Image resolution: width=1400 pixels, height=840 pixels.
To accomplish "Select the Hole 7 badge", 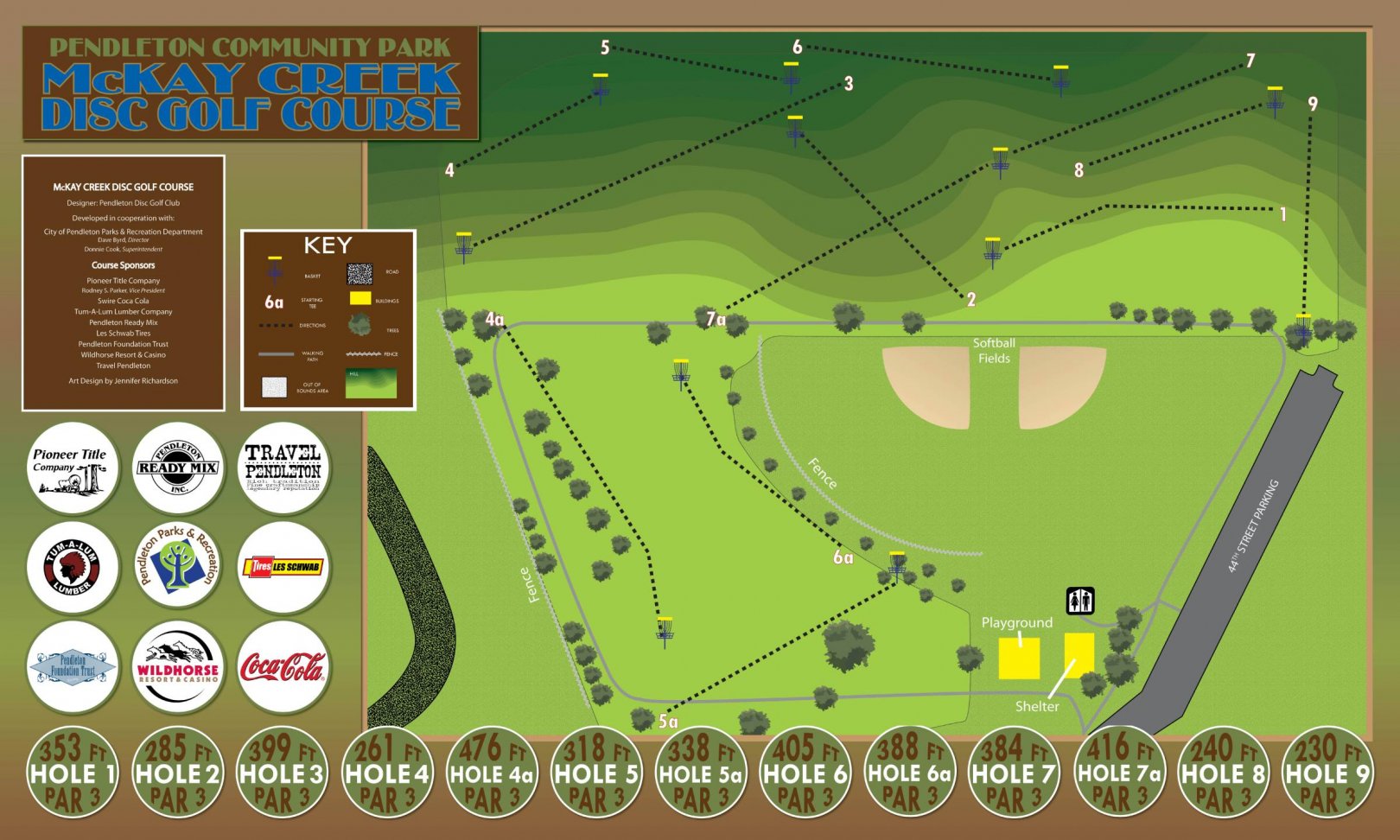I will (x=1015, y=773).
